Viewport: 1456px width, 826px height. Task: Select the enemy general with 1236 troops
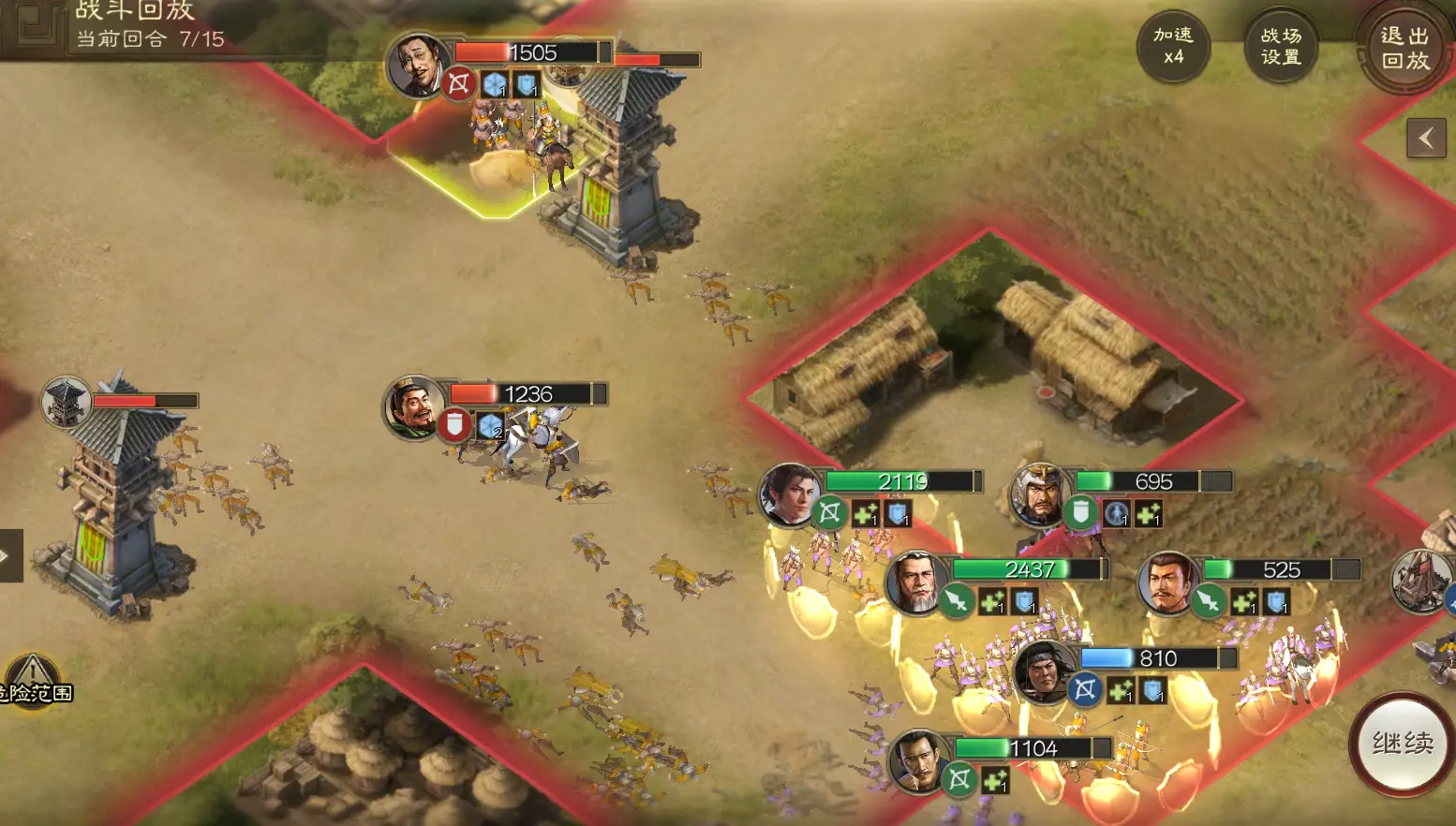412,406
